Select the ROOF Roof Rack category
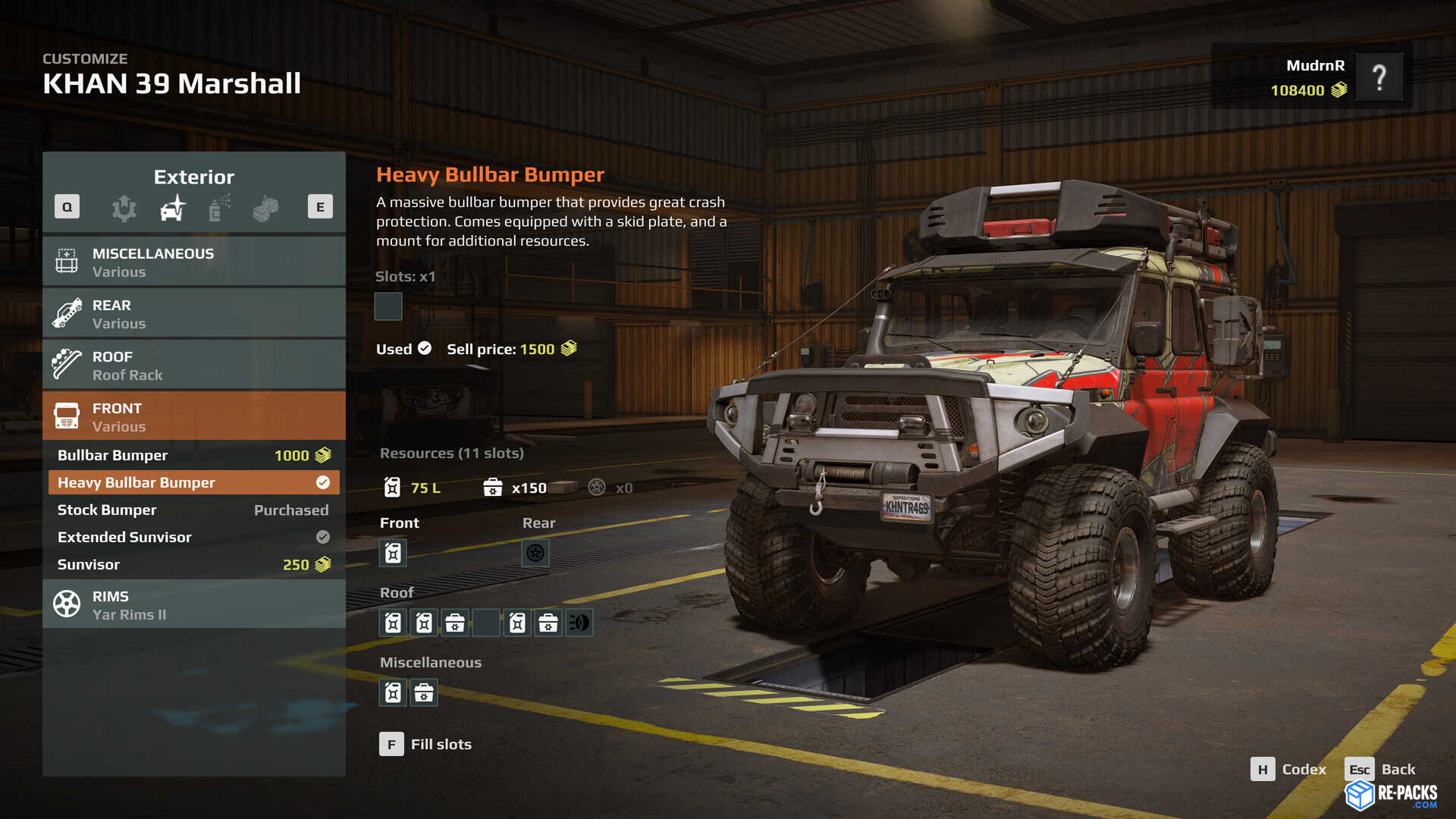 (x=193, y=365)
